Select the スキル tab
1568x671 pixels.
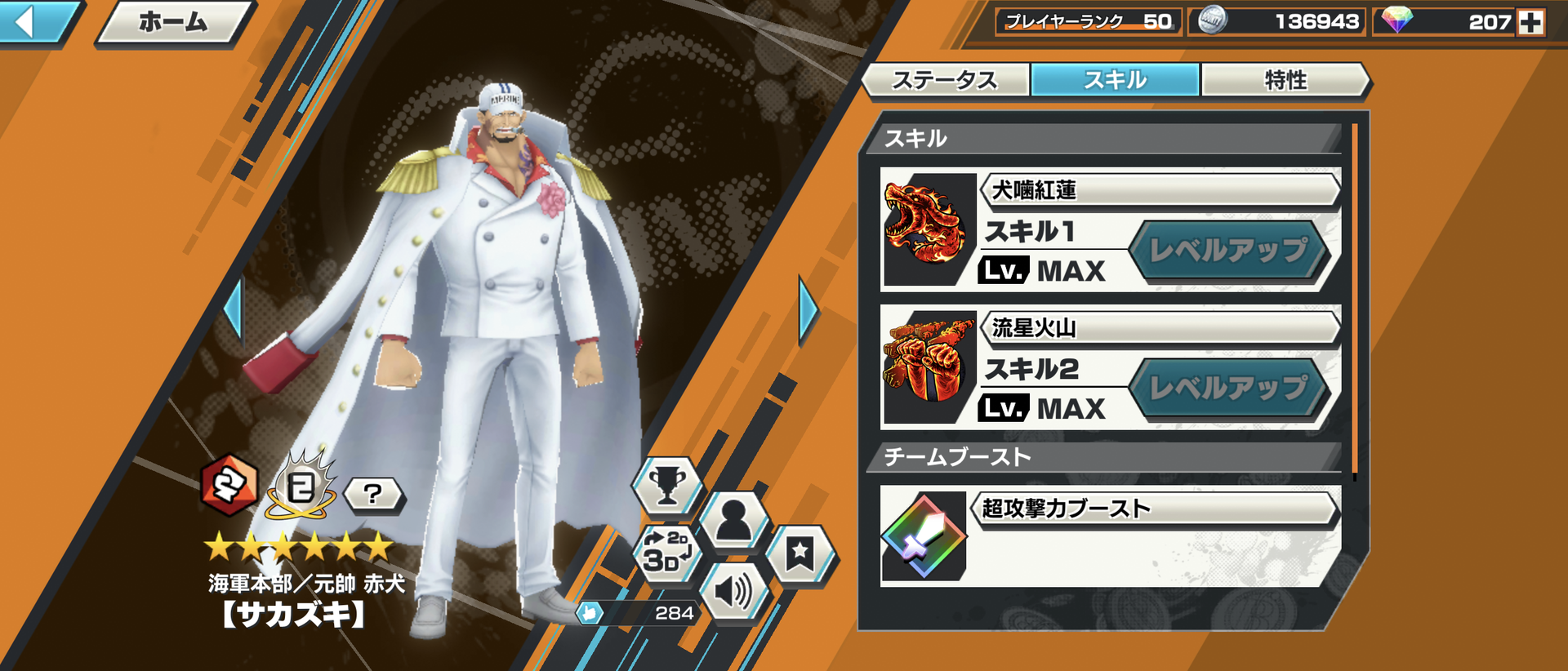tap(1115, 80)
